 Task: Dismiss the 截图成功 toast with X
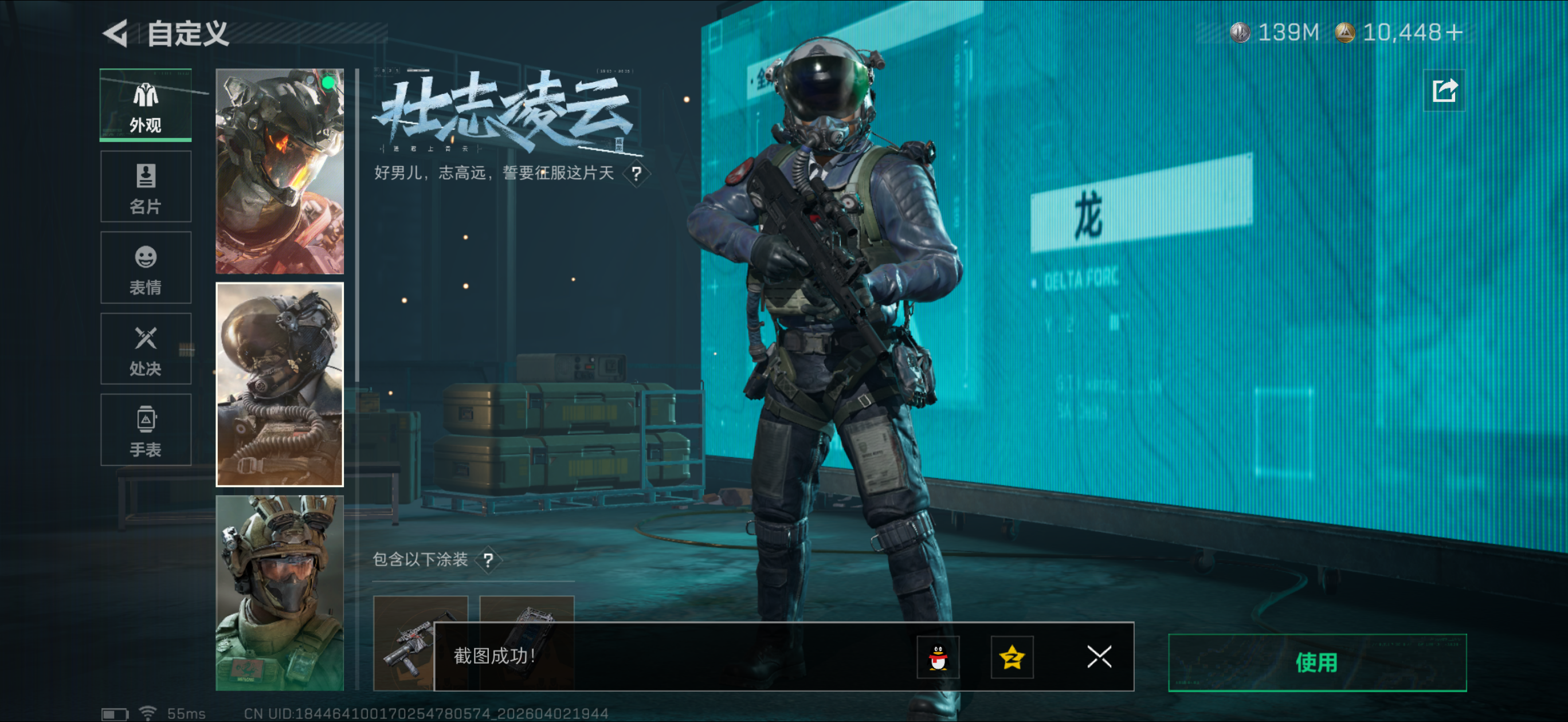point(1099,657)
